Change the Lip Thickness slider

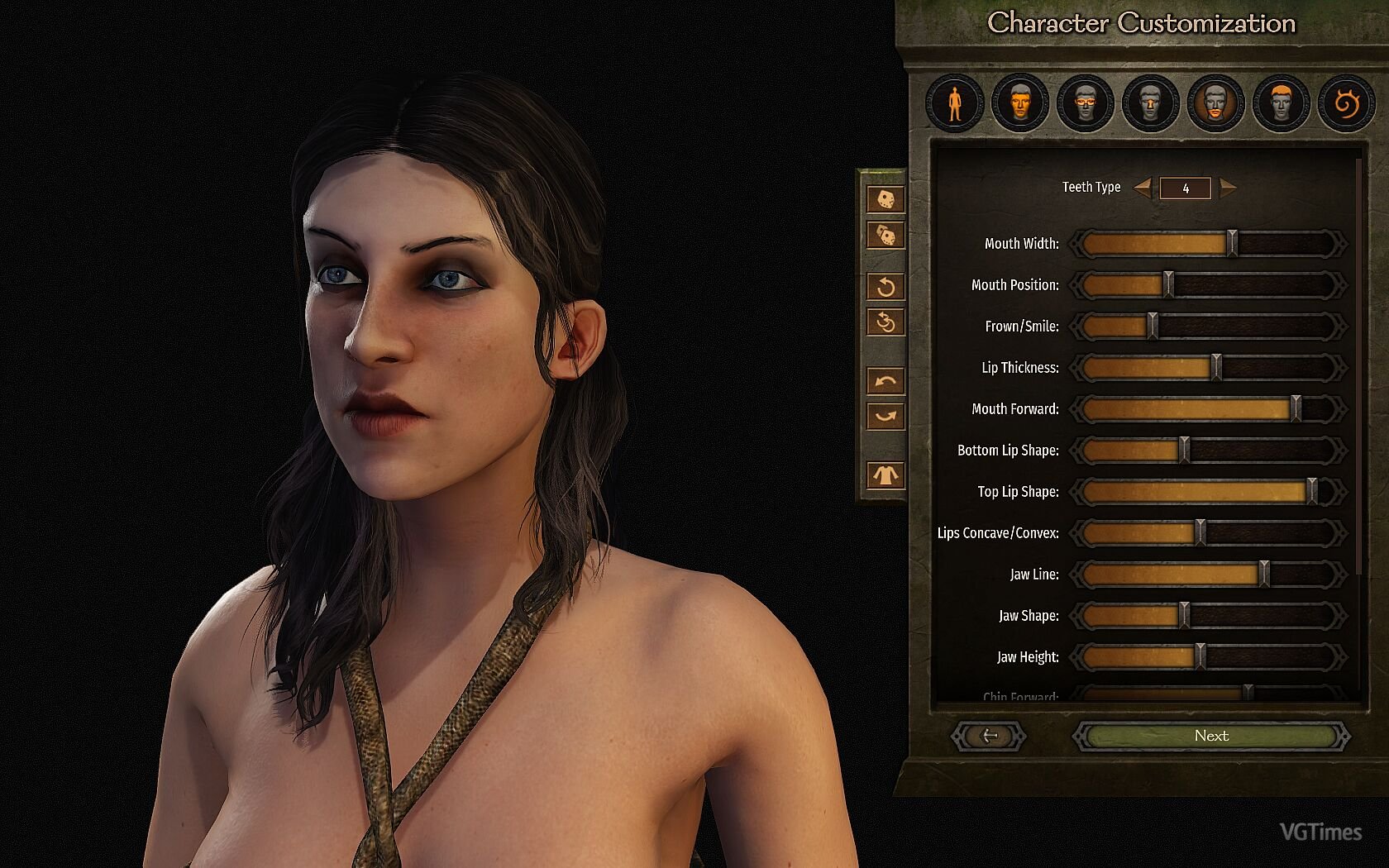1215,368
